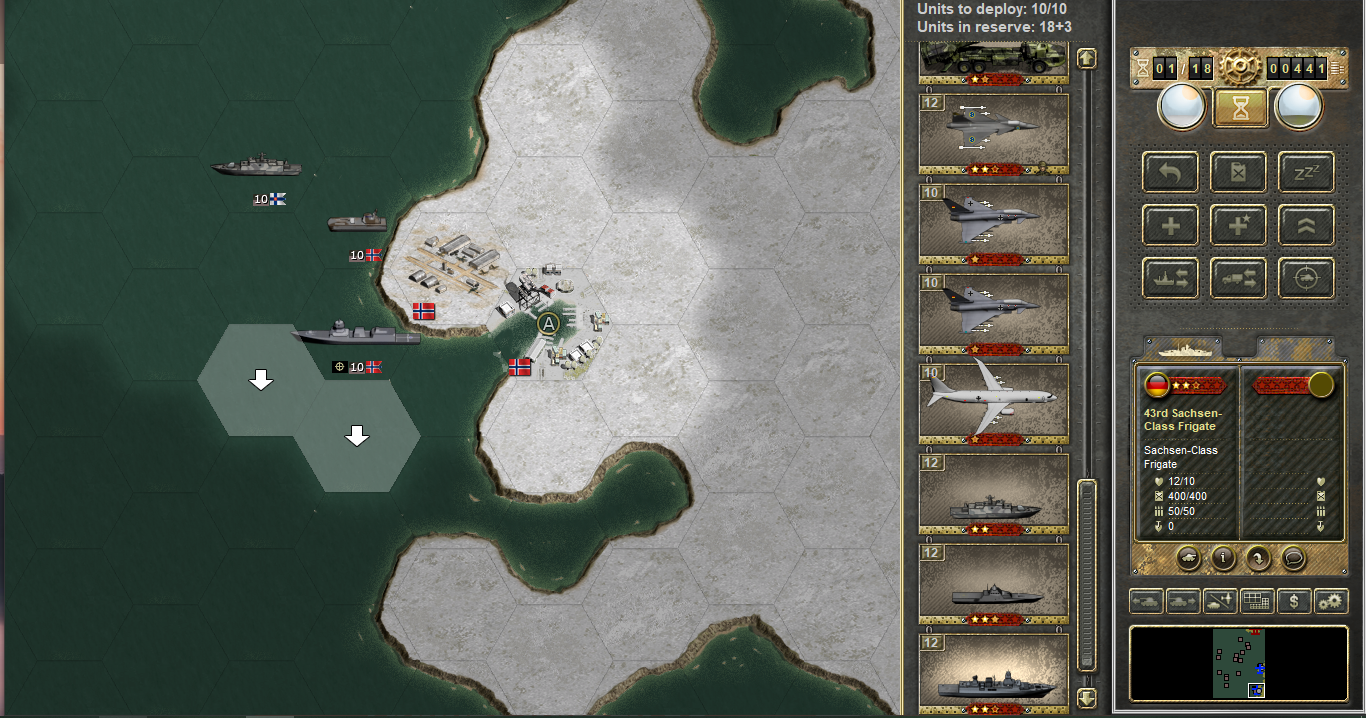The width and height of the screenshot is (1366, 718).
Task: Click the hourglass end turn button
Action: pyautogui.click(x=1240, y=107)
